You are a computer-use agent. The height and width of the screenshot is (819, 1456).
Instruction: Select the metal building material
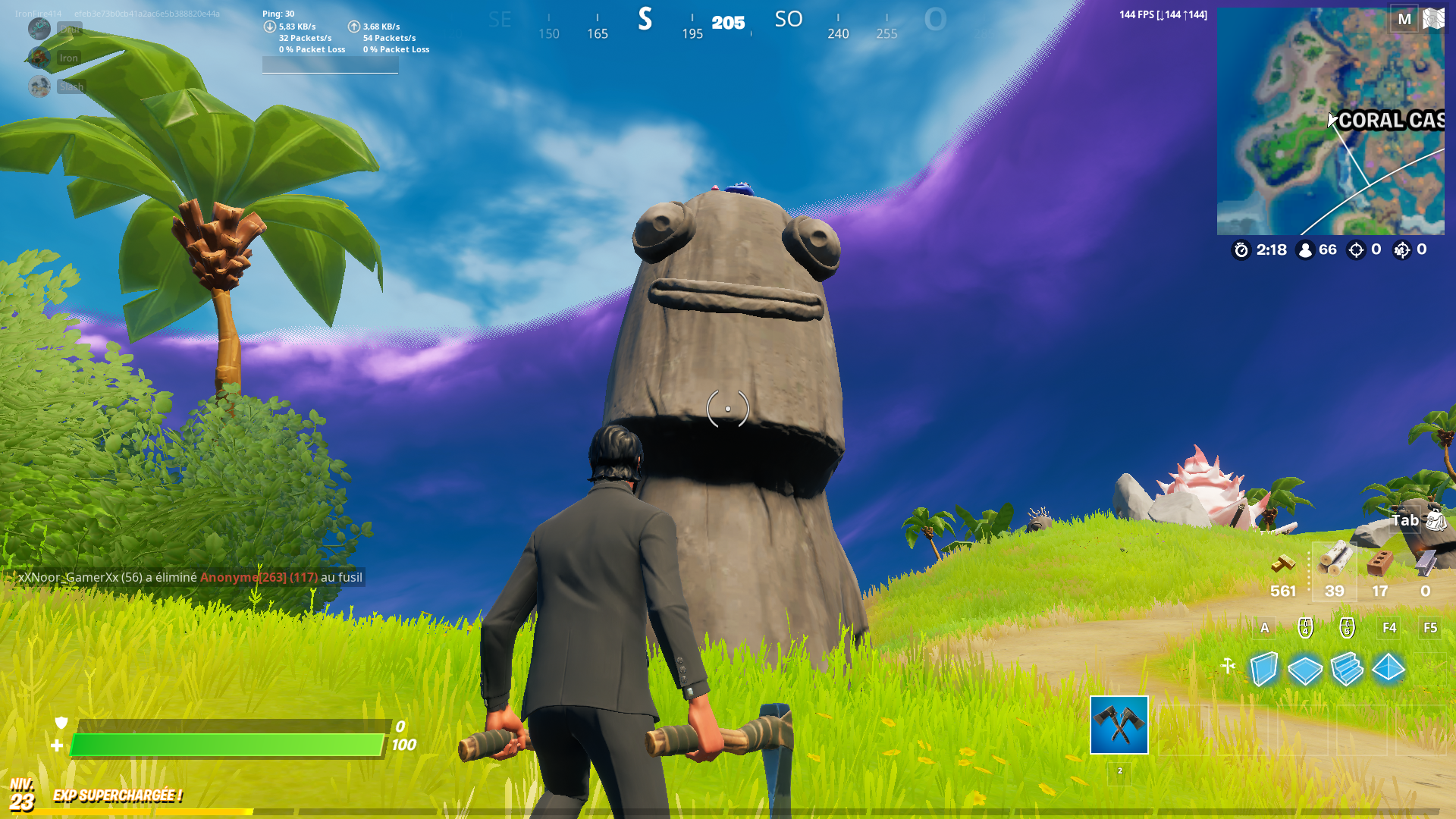(1426, 564)
